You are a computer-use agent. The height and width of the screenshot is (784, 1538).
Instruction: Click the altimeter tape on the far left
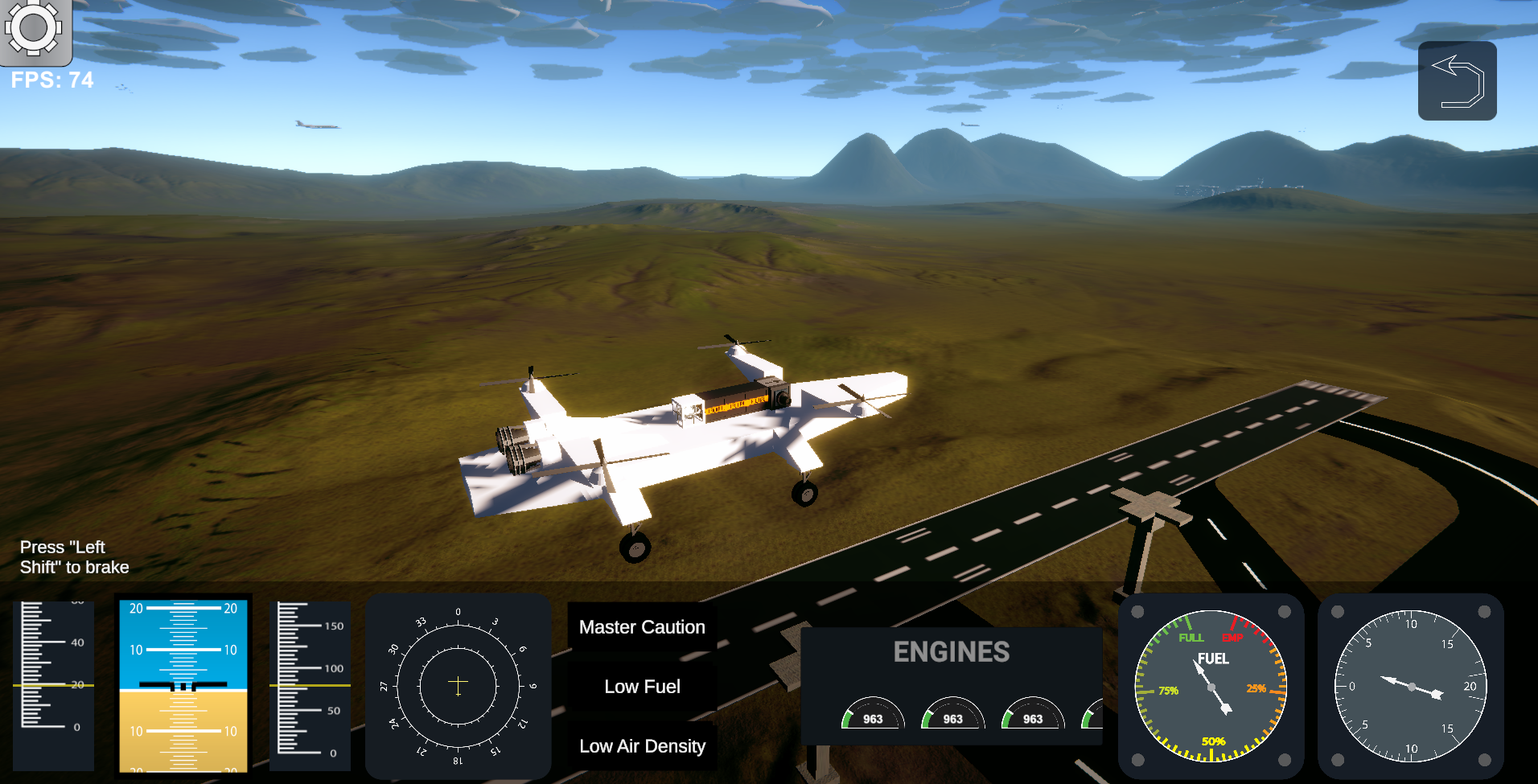tap(53, 685)
